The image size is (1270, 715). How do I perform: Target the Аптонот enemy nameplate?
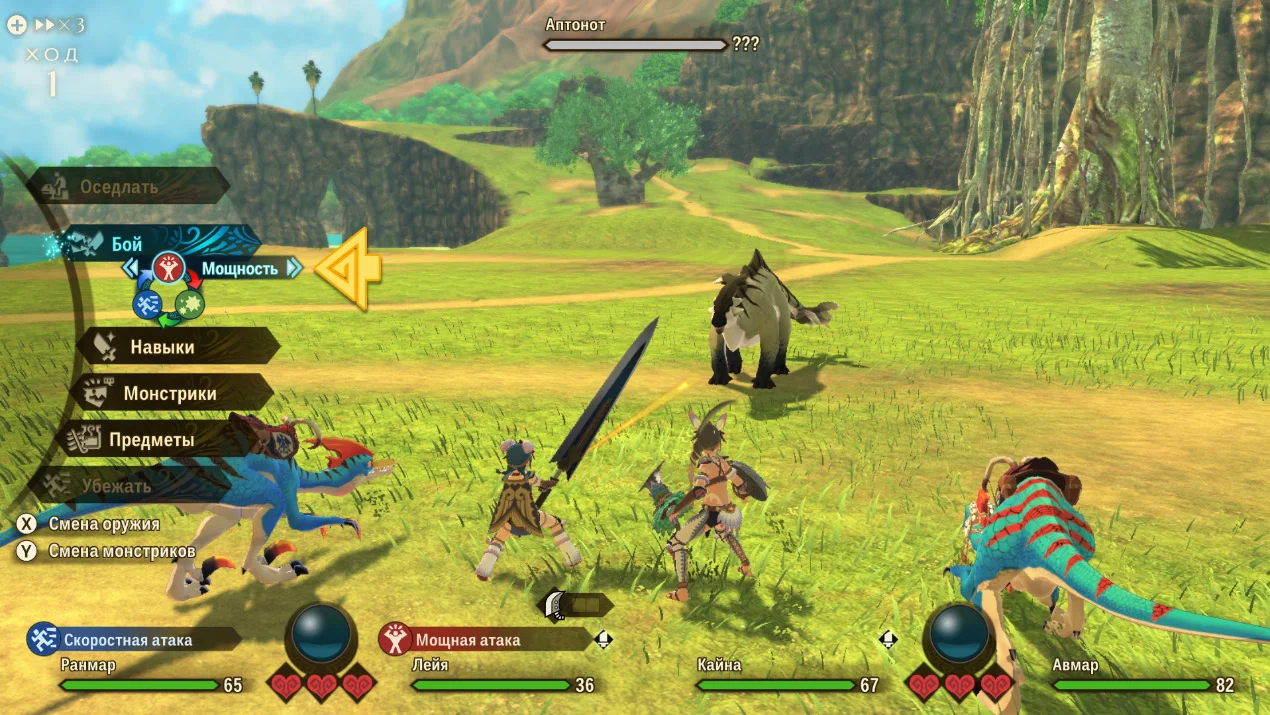click(x=636, y=36)
